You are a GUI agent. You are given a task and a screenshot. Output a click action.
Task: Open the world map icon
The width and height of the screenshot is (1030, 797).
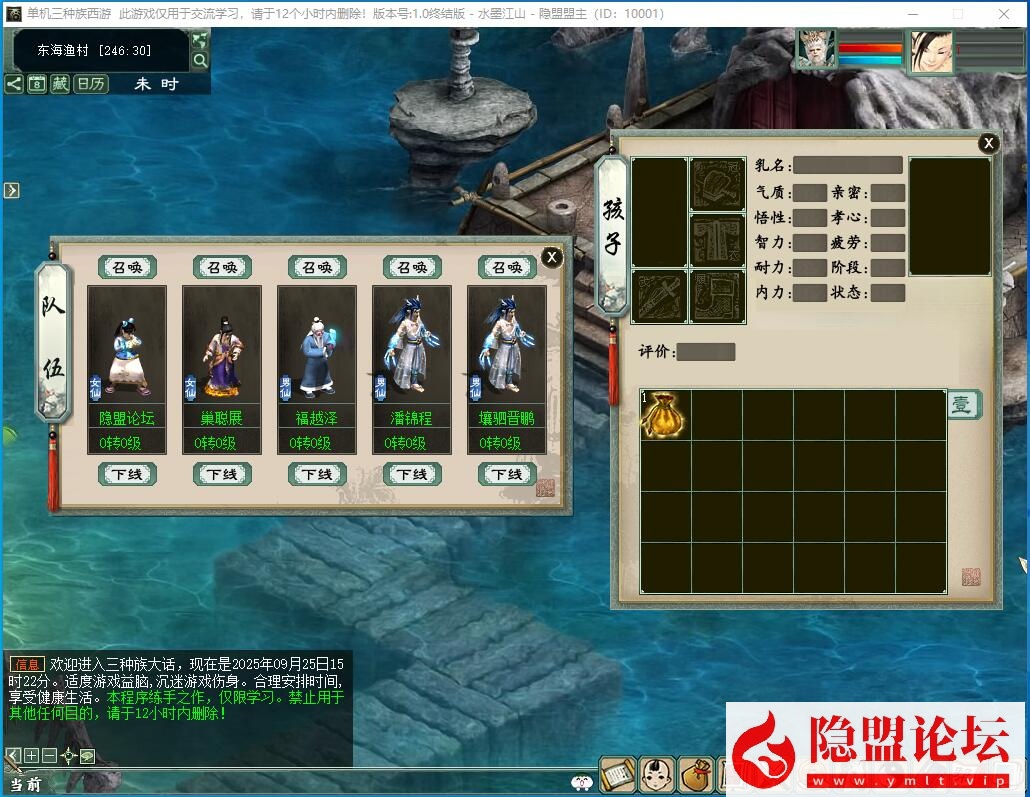click(x=200, y=41)
